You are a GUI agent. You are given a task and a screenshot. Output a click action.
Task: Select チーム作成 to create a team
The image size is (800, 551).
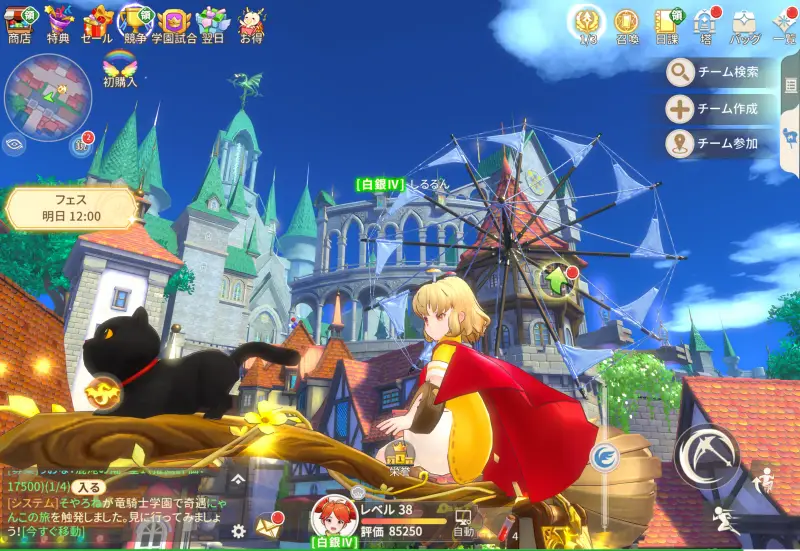(x=714, y=108)
